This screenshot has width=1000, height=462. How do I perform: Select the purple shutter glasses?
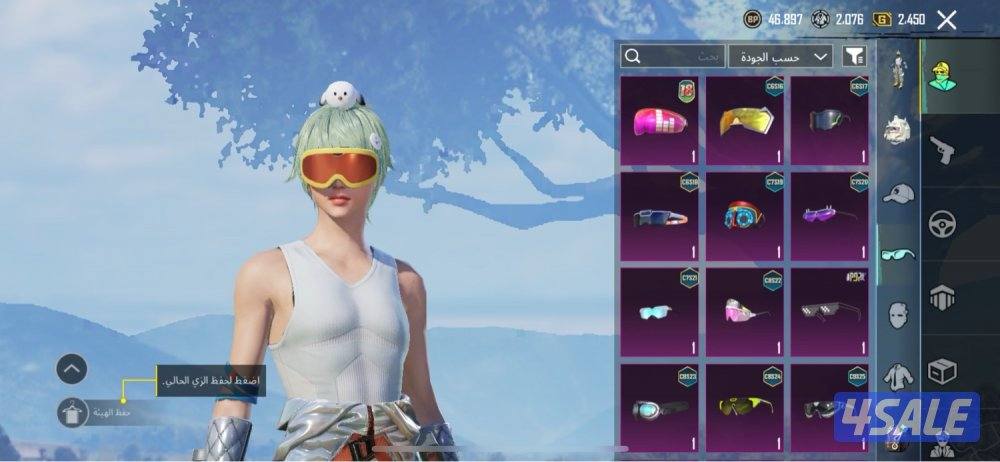(x=831, y=217)
